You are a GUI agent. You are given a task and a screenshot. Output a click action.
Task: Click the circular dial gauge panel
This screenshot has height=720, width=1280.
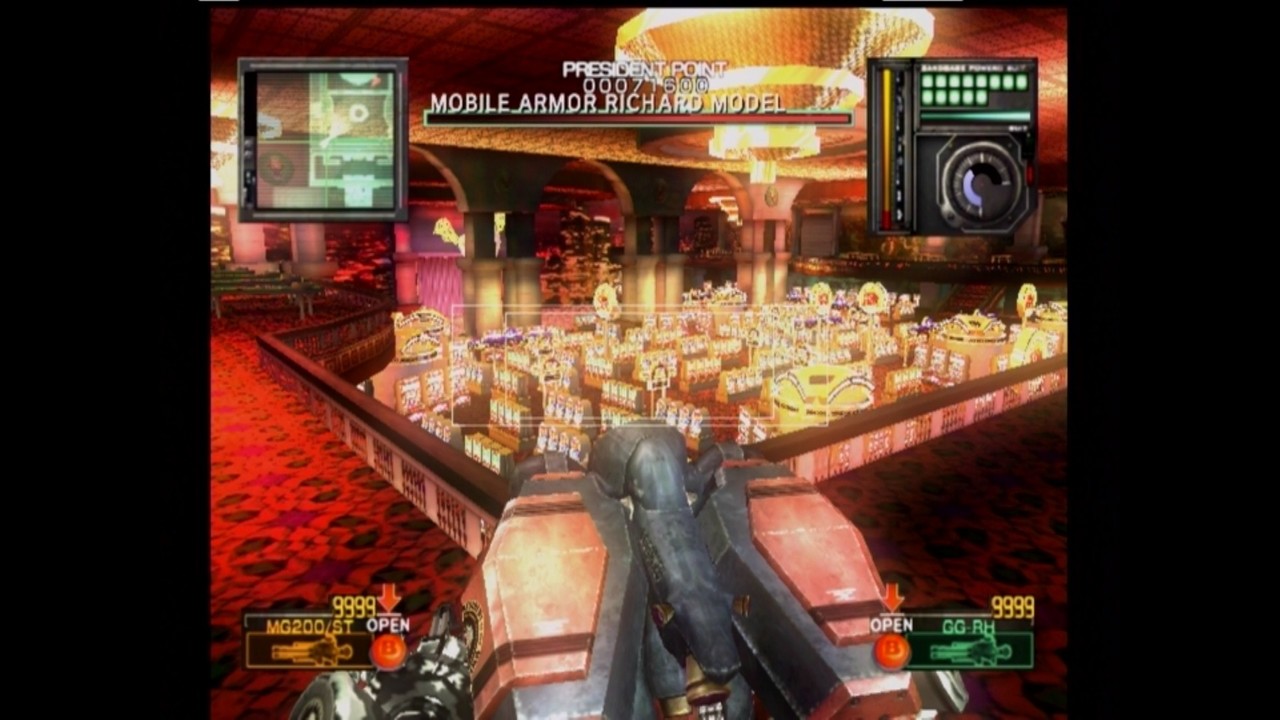point(973,183)
